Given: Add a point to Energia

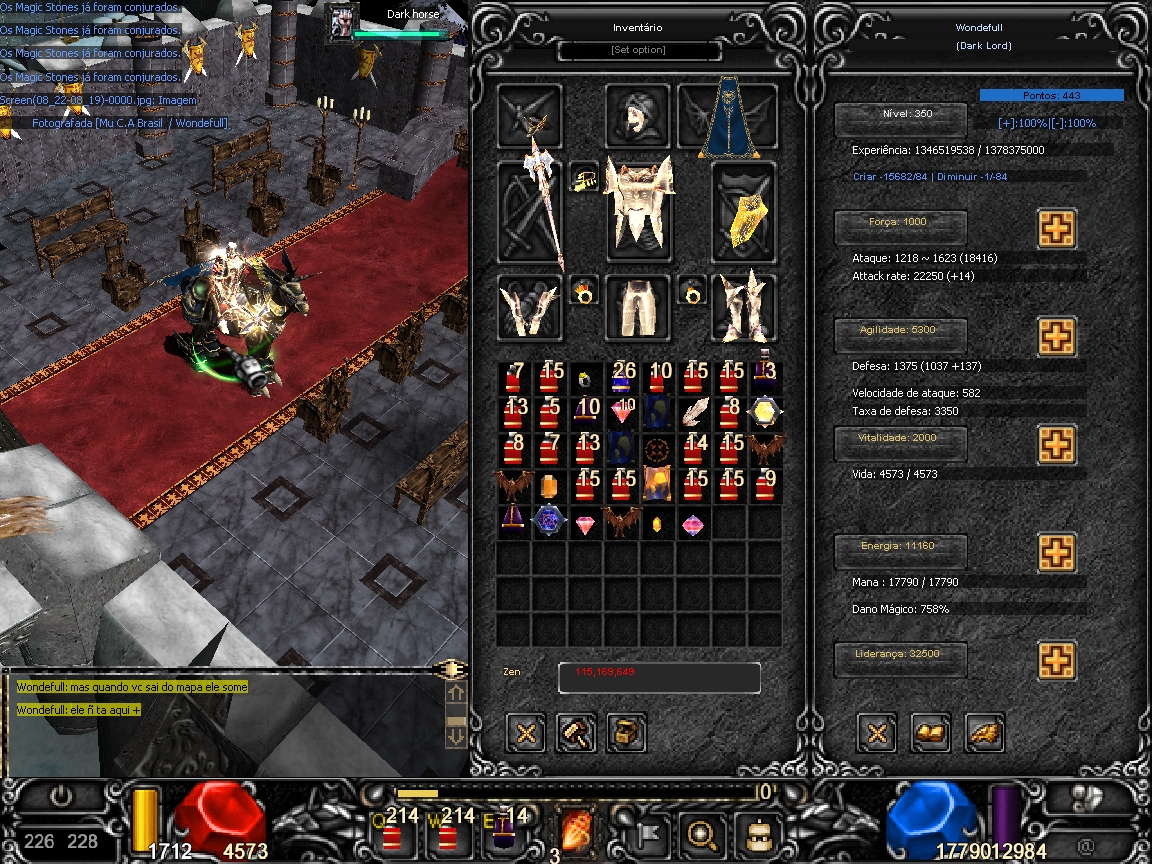Looking at the screenshot, I should click(x=1056, y=551).
